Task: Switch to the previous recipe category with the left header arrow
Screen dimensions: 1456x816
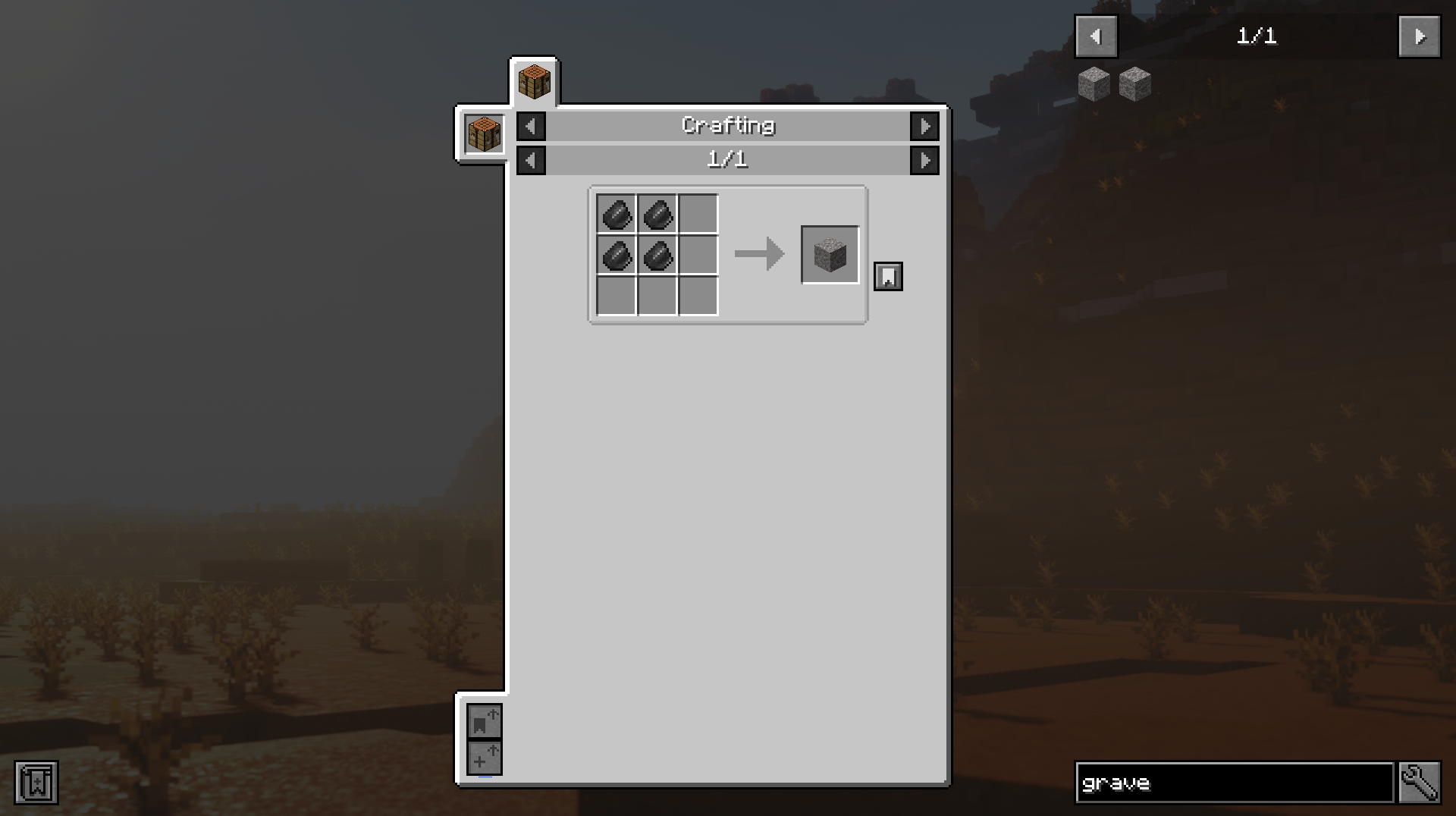Action: (x=530, y=127)
